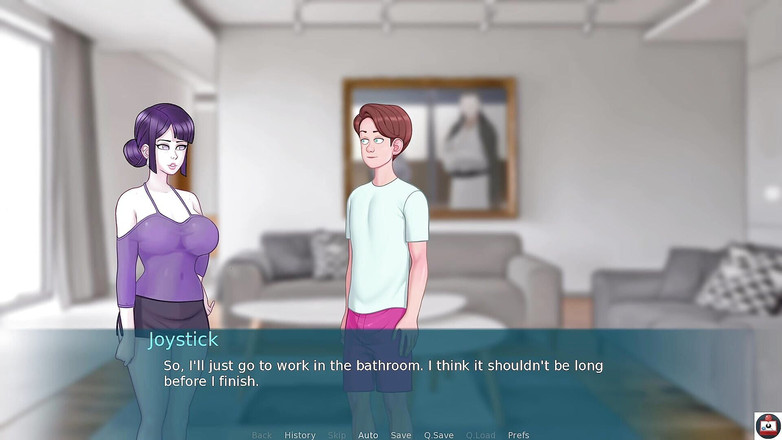Go Back to previous dialogue line
The width and height of the screenshot is (782, 440).
[x=262, y=435]
